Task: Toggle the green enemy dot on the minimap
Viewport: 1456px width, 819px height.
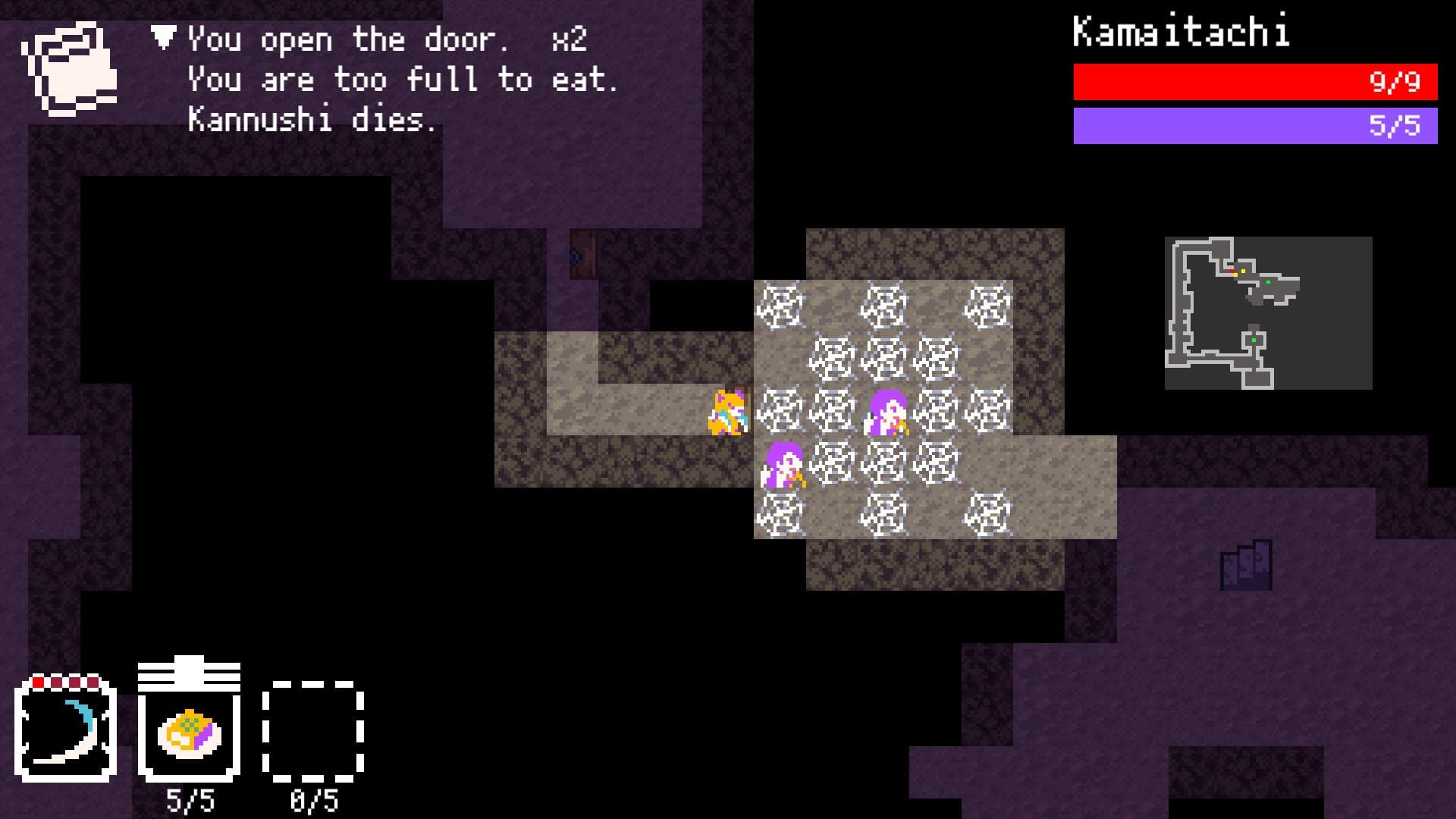Action: pyautogui.click(x=1268, y=281)
